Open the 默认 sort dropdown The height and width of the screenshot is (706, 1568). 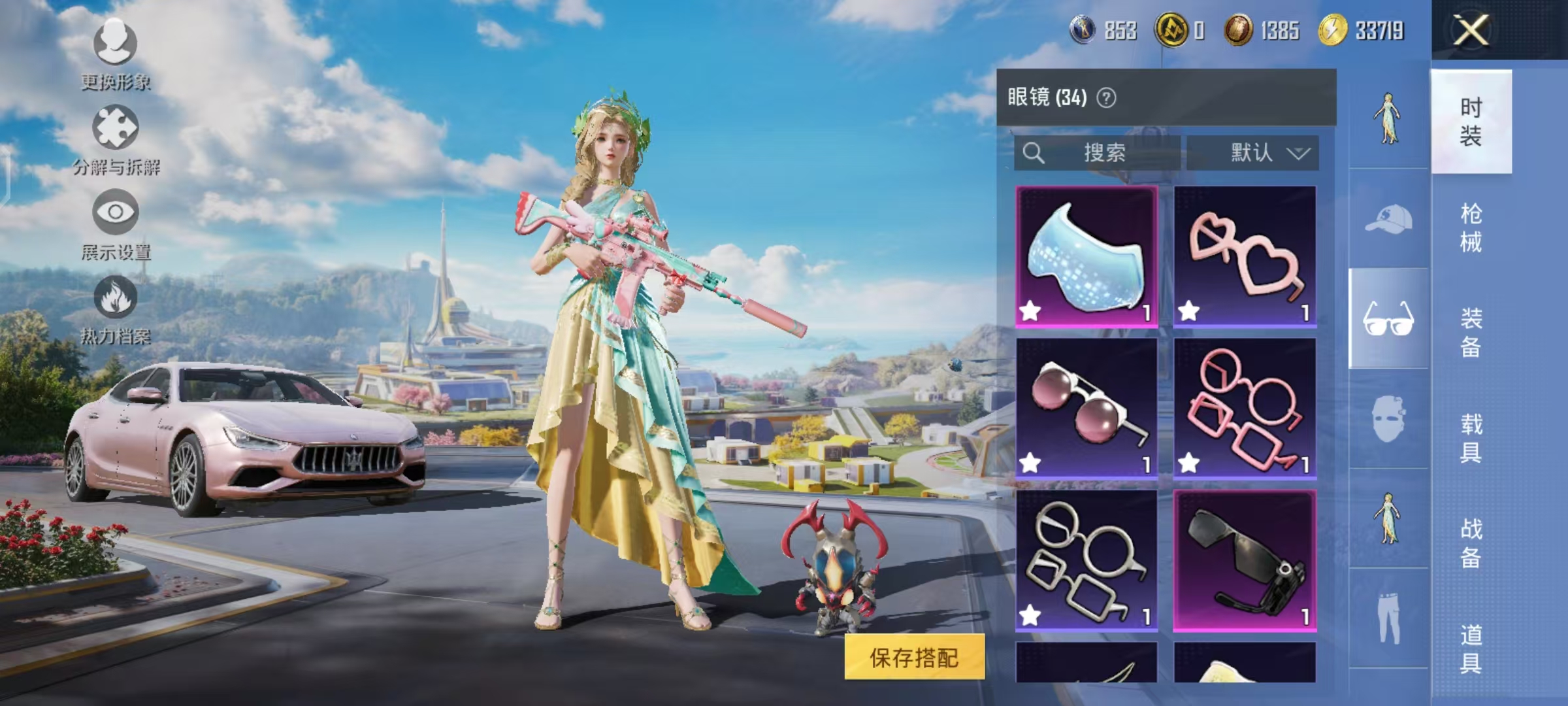[1264, 152]
